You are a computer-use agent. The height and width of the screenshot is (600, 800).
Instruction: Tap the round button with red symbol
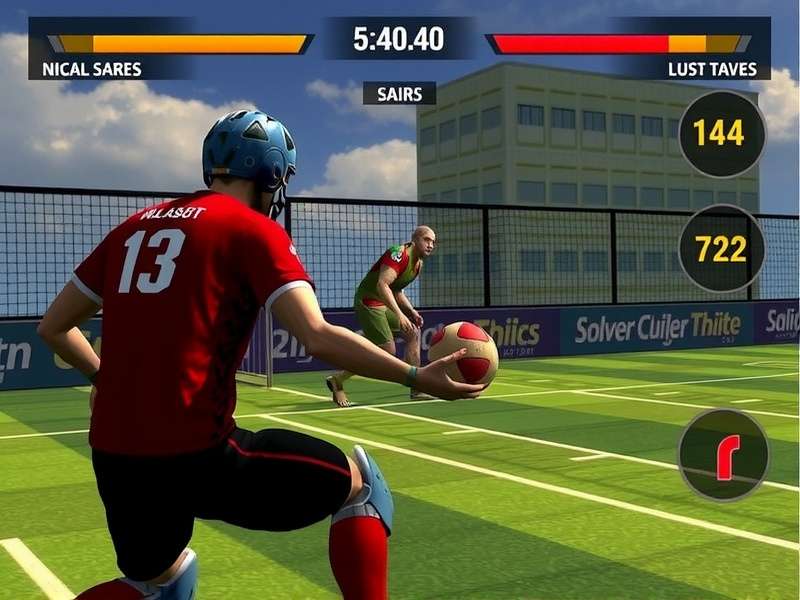pyautogui.click(x=723, y=455)
